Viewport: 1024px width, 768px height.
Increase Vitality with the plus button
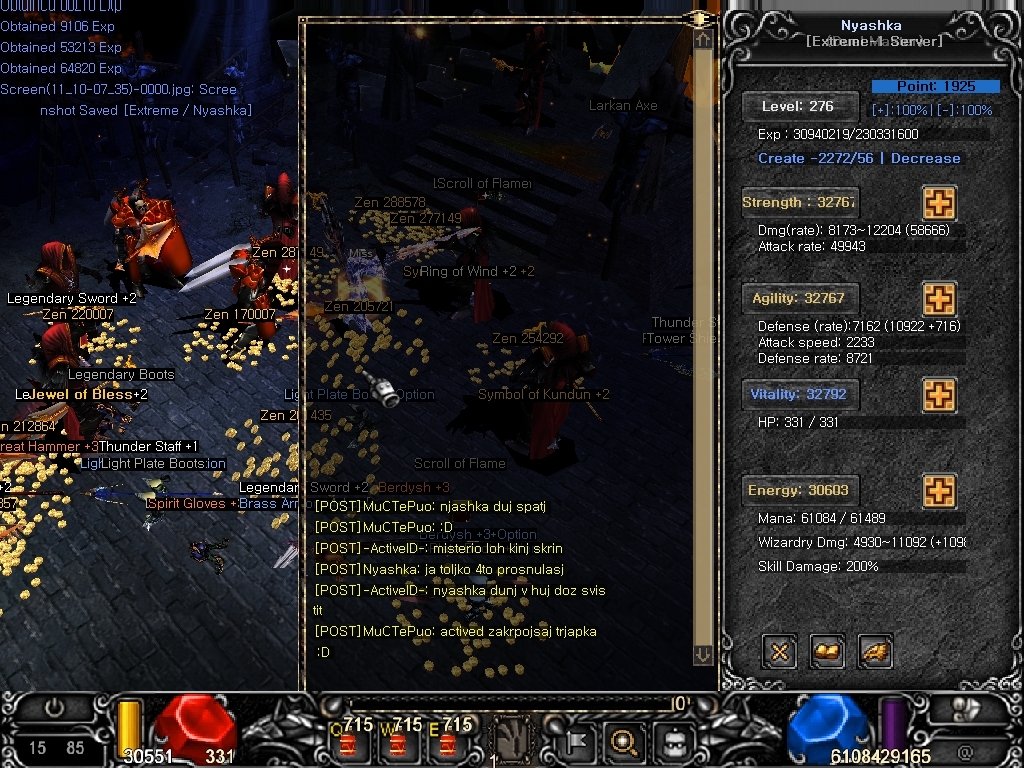938,395
